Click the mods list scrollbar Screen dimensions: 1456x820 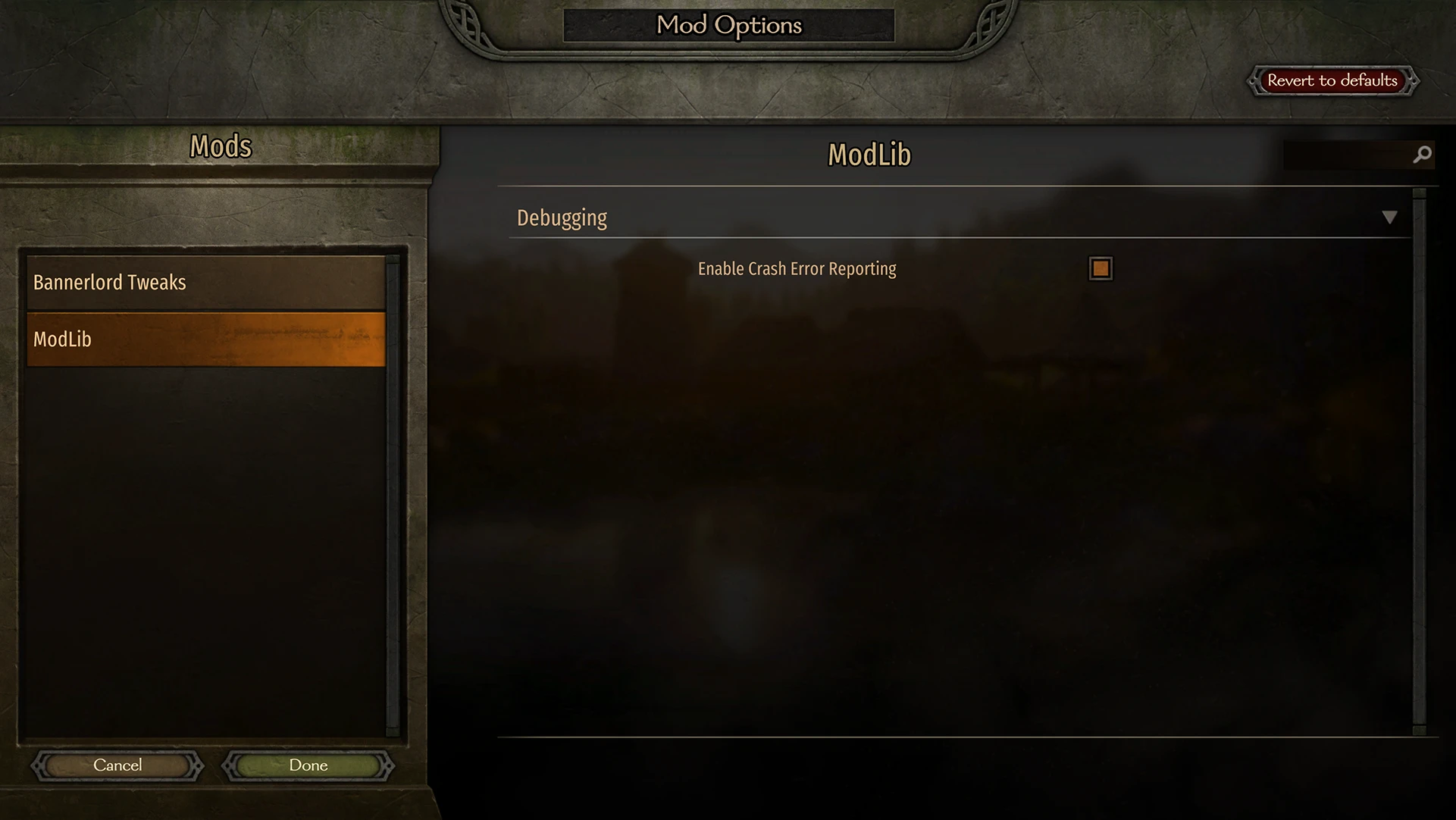click(393, 493)
